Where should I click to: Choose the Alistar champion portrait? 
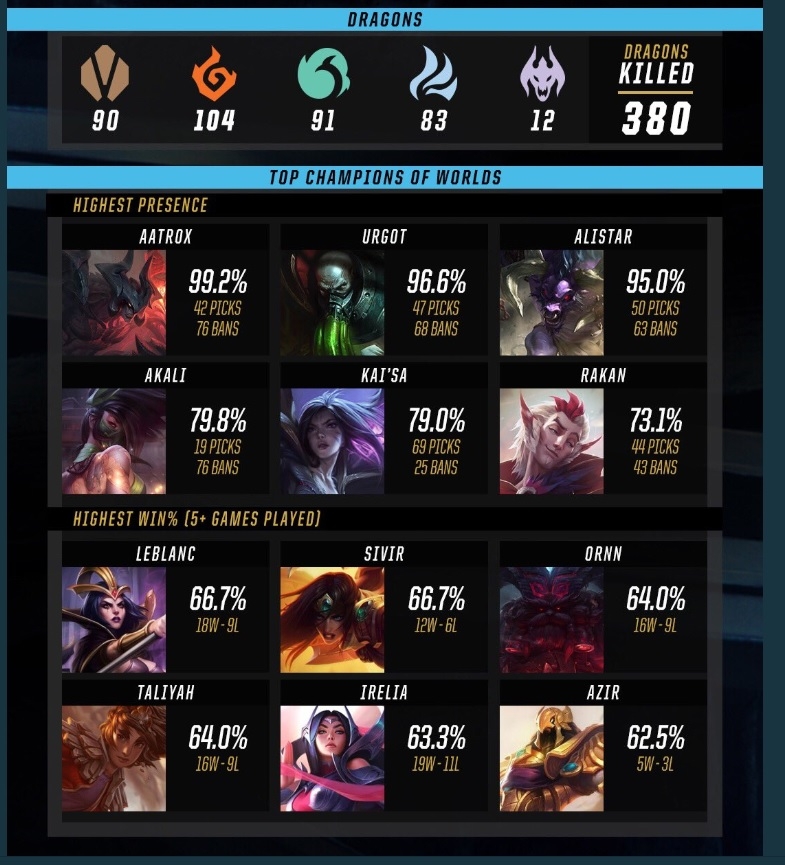552,303
